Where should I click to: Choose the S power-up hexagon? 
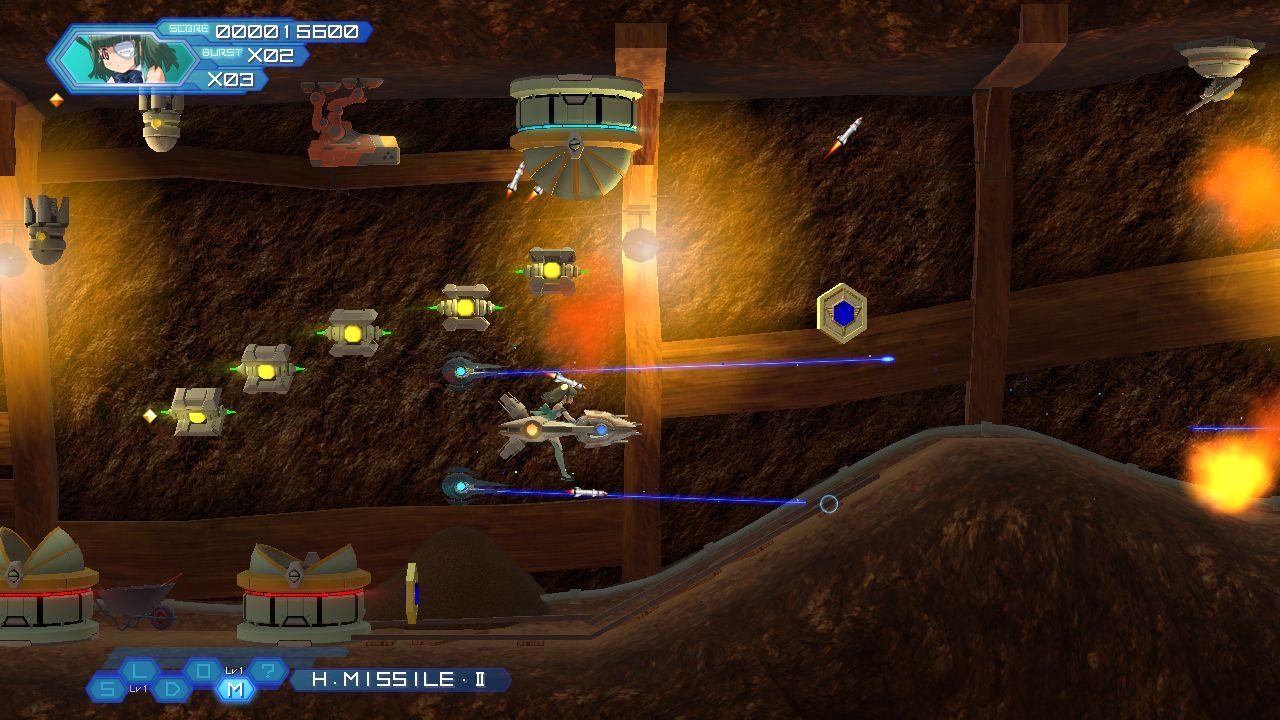107,689
